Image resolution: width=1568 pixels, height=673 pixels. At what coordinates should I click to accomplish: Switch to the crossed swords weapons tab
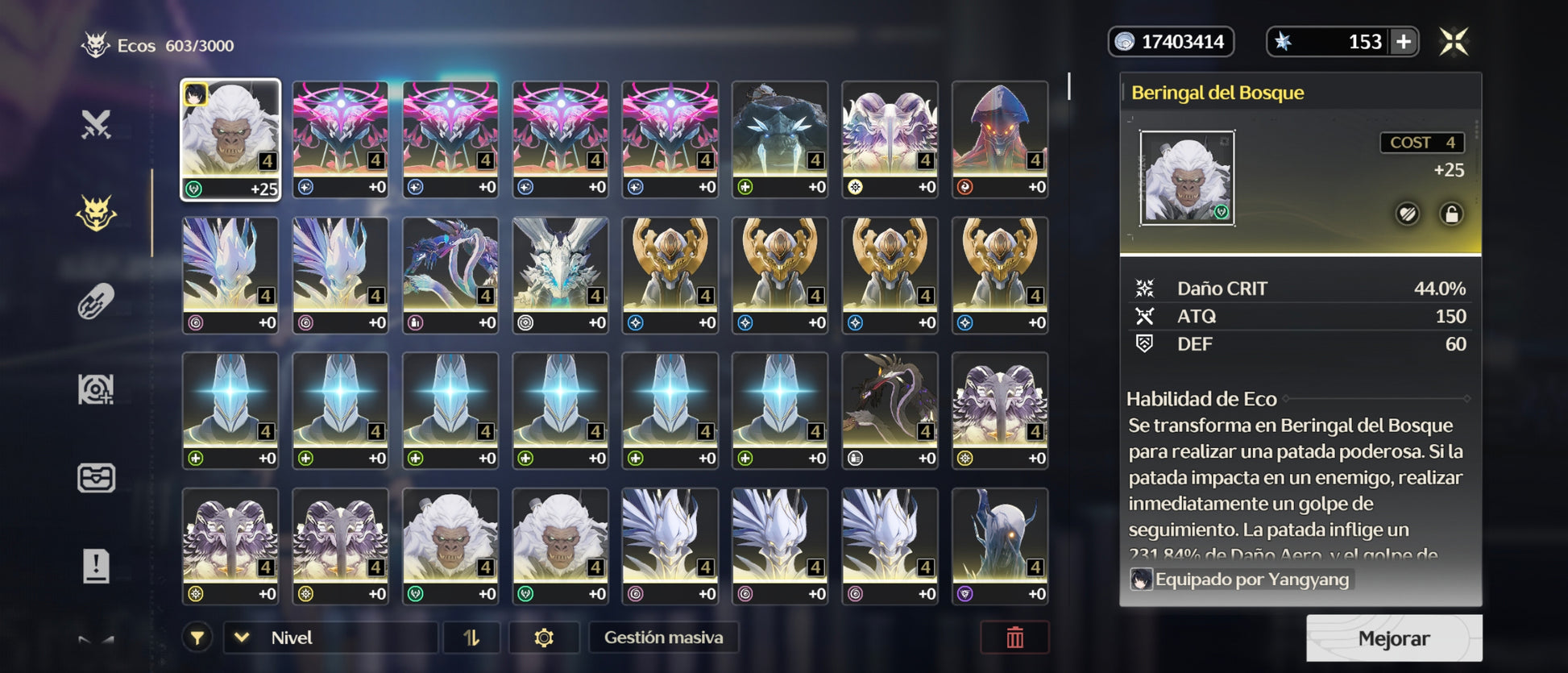tap(96, 125)
